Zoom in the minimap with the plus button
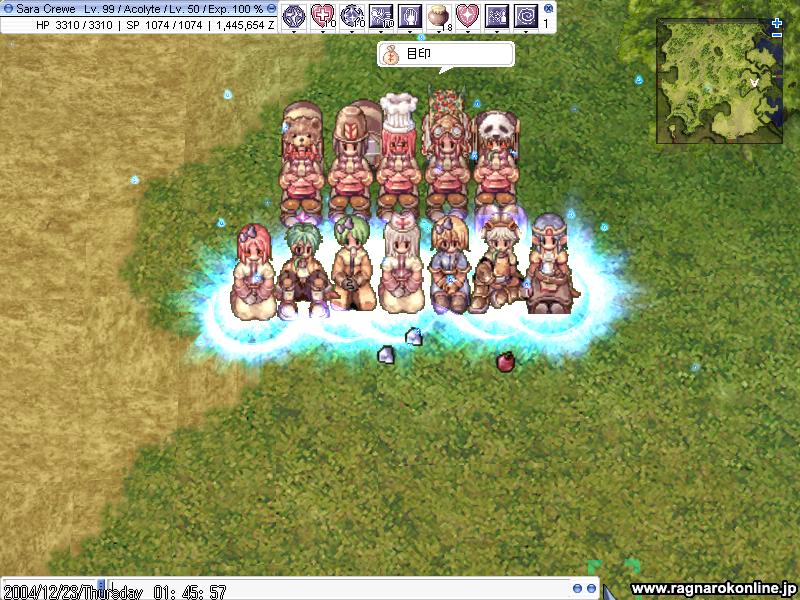 (x=777, y=22)
